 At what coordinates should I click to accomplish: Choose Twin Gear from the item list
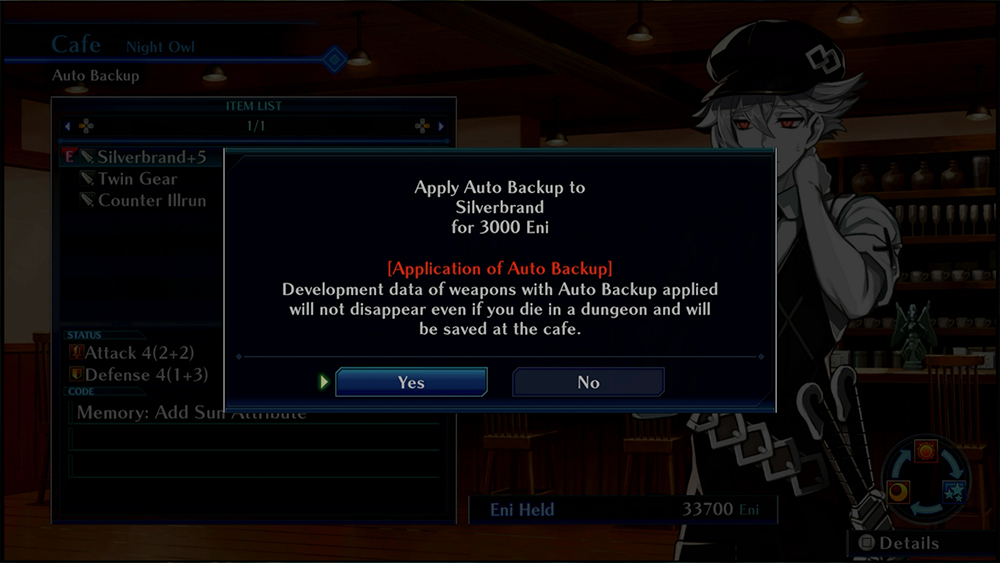point(137,179)
